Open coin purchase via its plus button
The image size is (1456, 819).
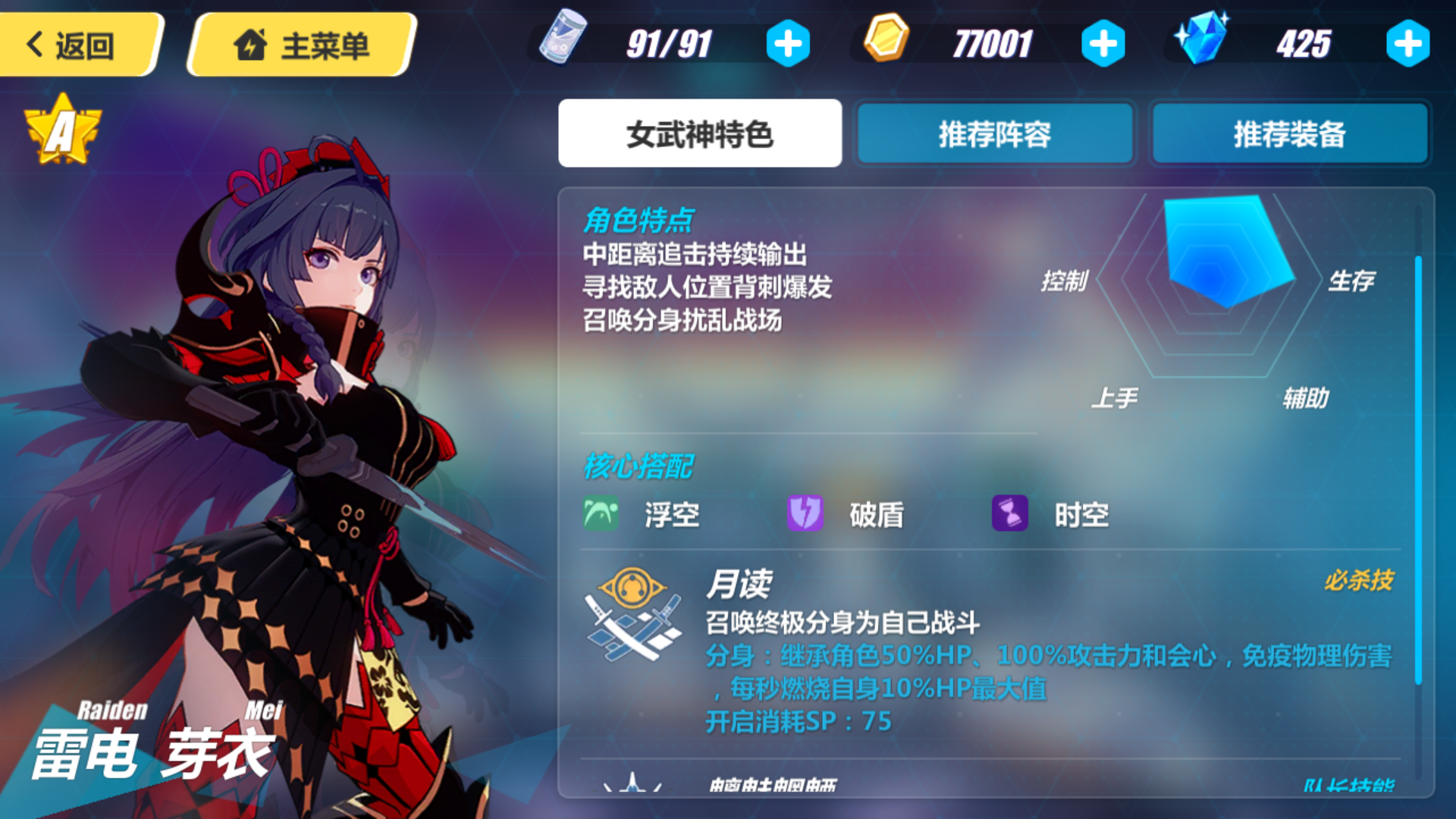click(x=1103, y=43)
